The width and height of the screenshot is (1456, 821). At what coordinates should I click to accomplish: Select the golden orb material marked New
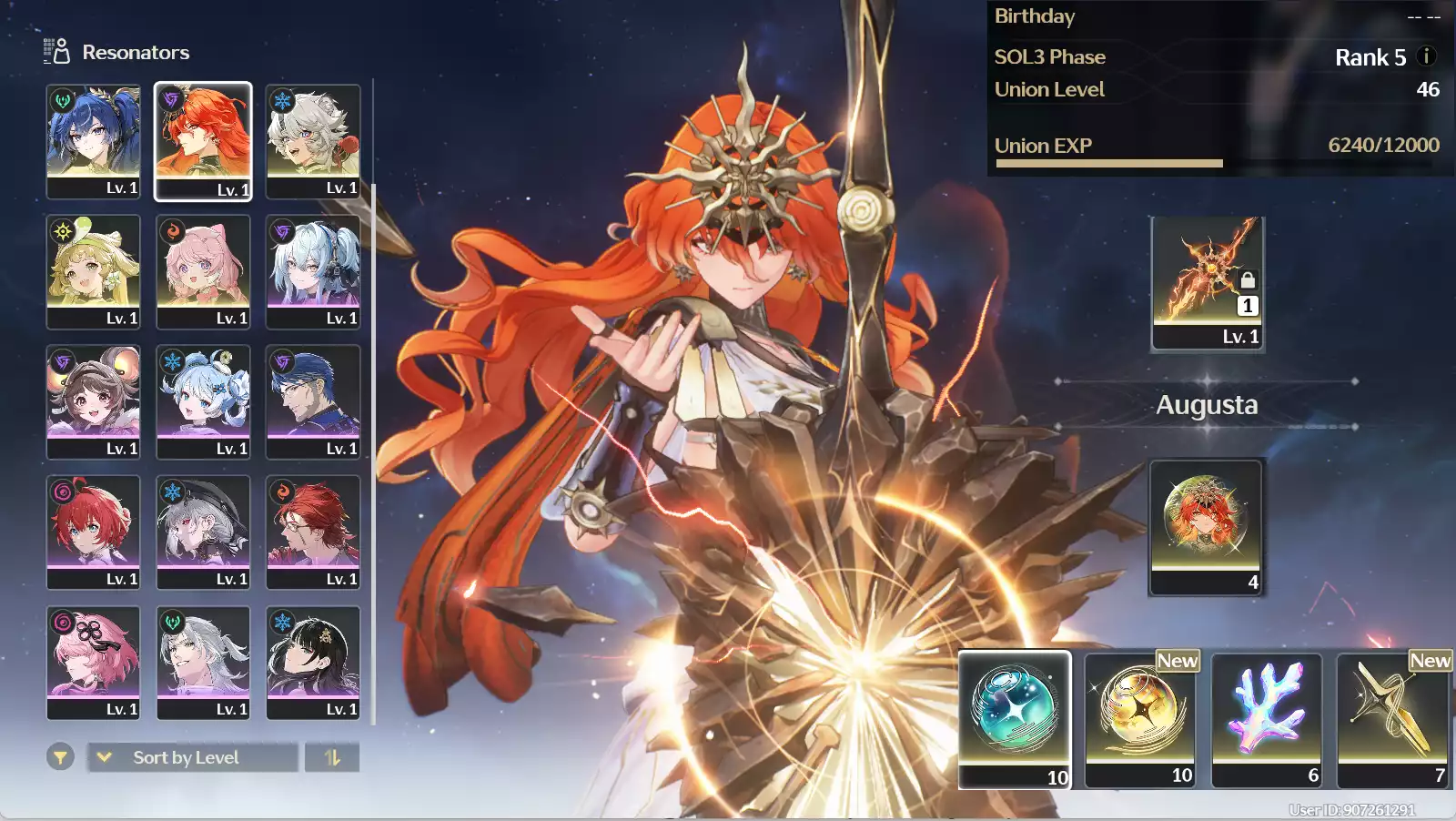pyautogui.click(x=1141, y=718)
